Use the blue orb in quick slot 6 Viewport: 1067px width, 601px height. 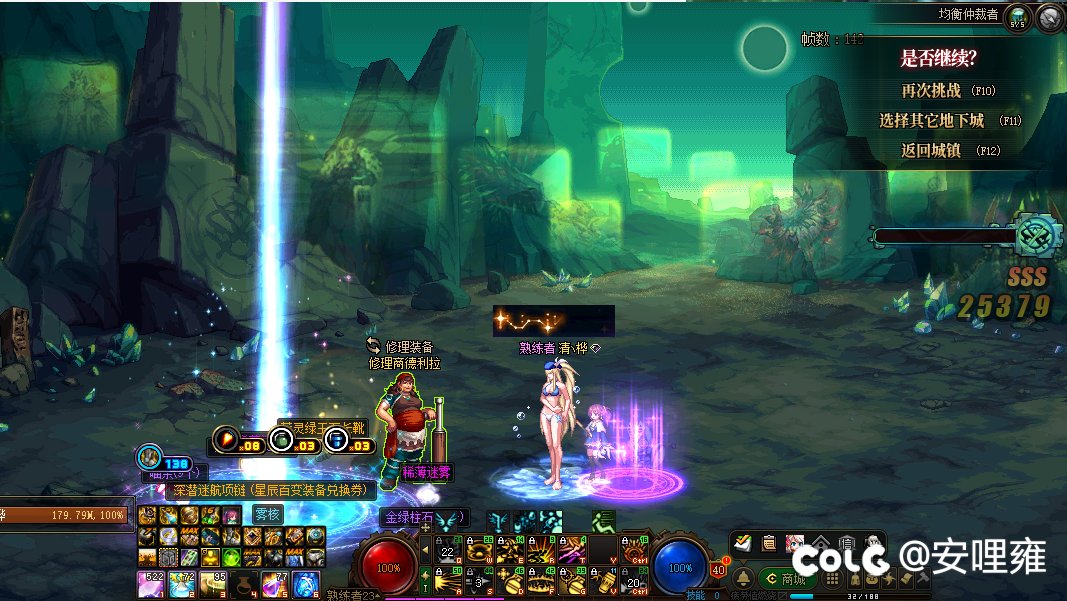pyautogui.click(x=305, y=584)
